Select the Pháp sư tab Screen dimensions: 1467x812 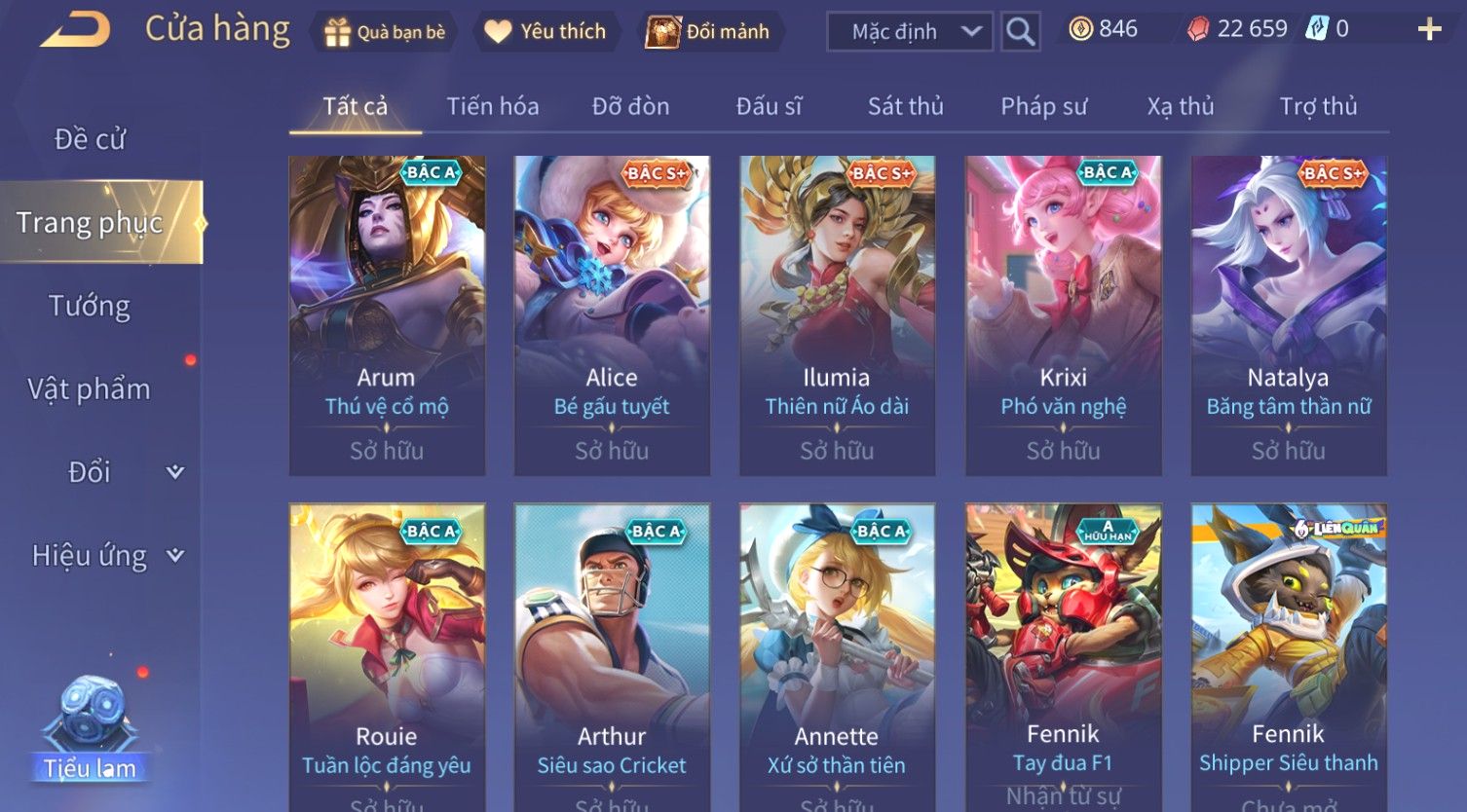point(1043,106)
